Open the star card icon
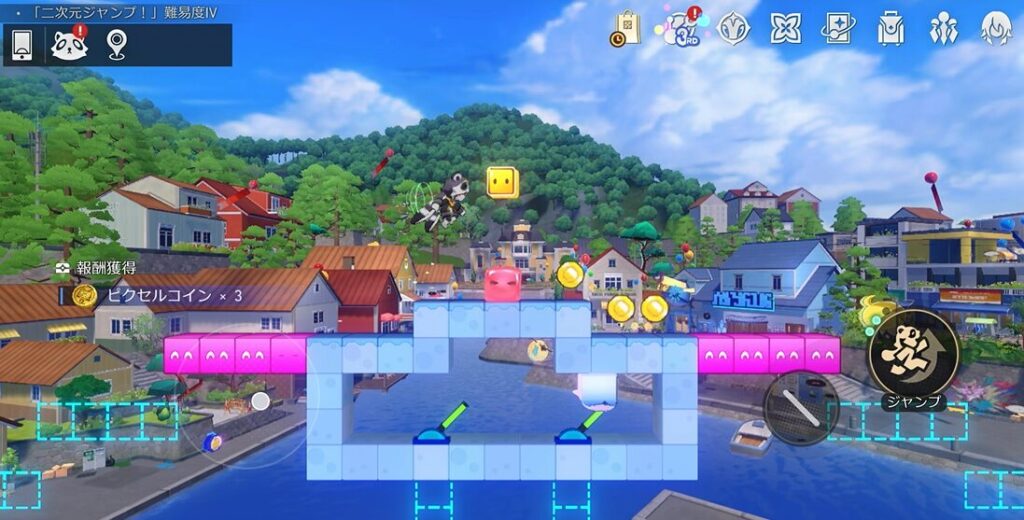Screen dimensions: 1024x520 (x=838, y=28)
